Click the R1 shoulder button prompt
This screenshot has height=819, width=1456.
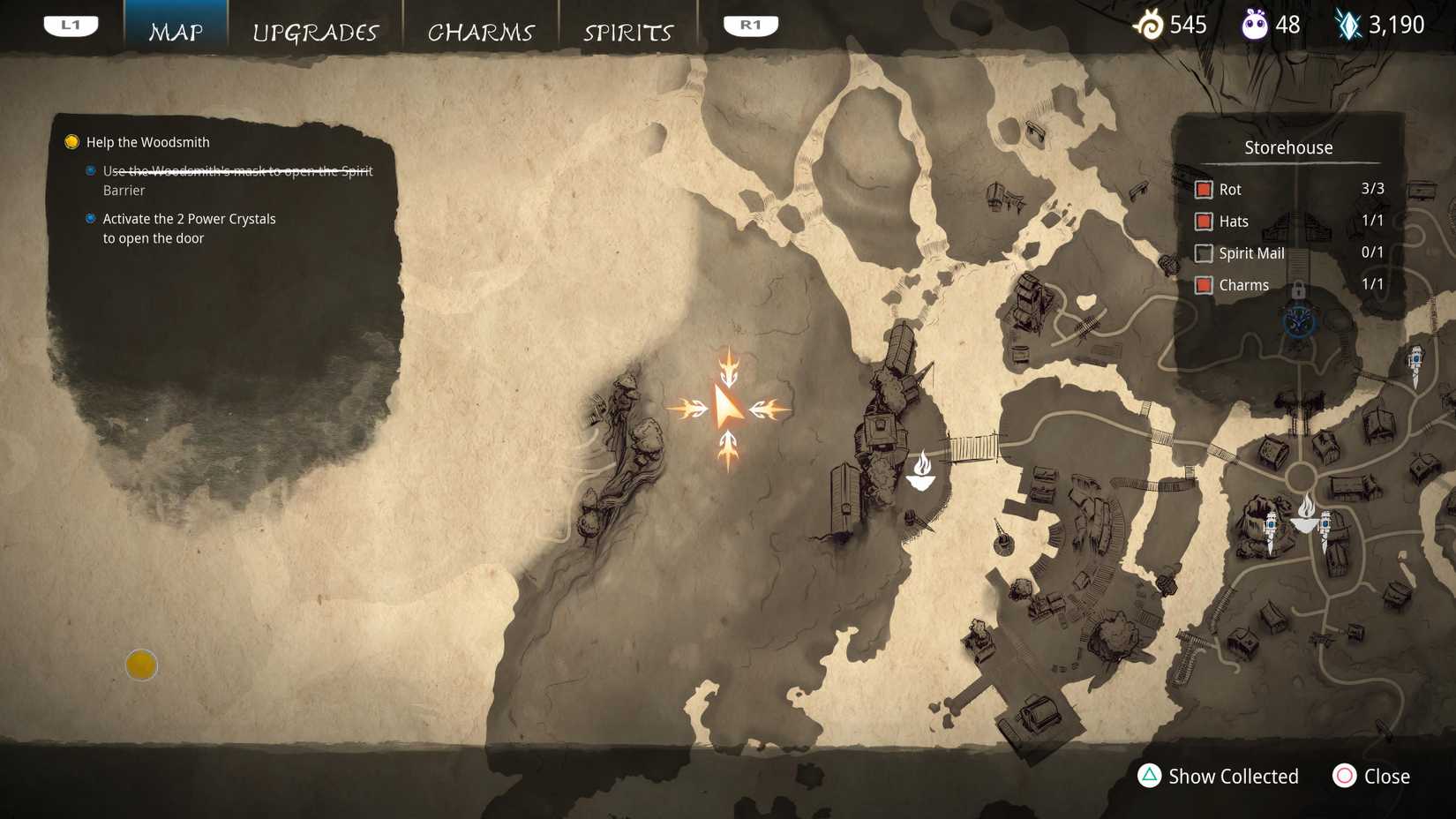click(x=751, y=25)
